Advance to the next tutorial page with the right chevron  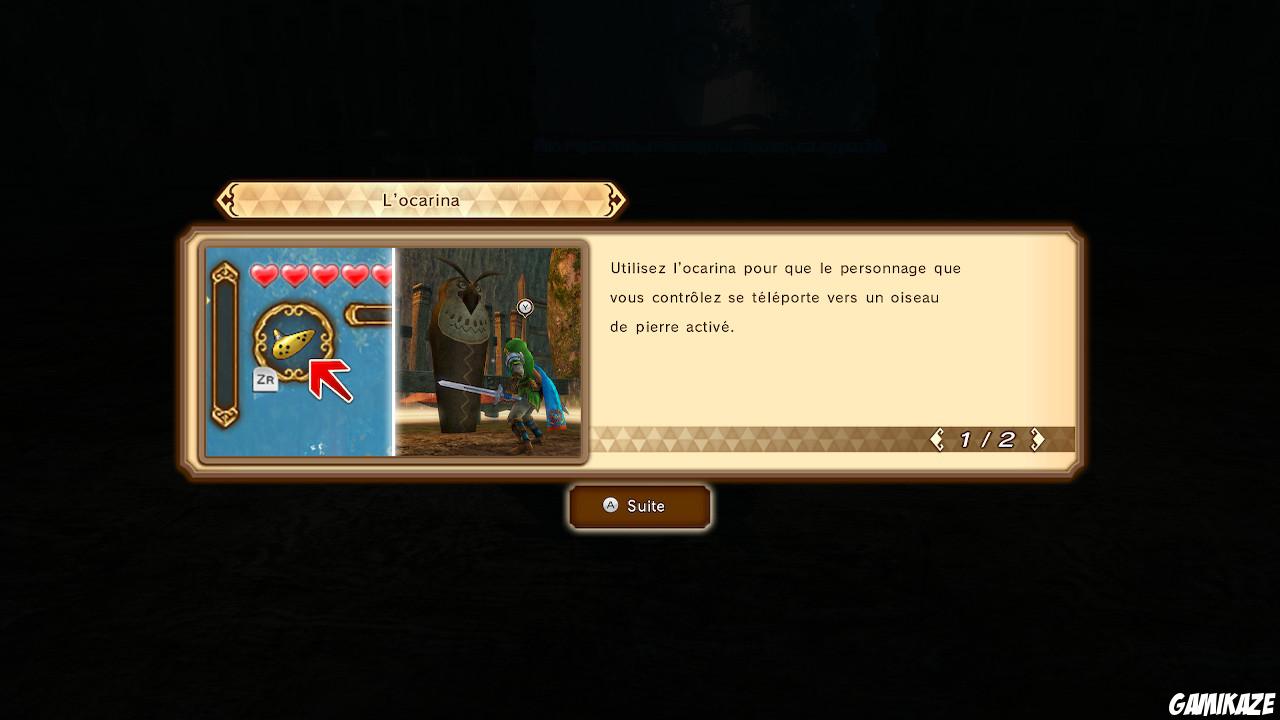pyautogui.click(x=1038, y=438)
